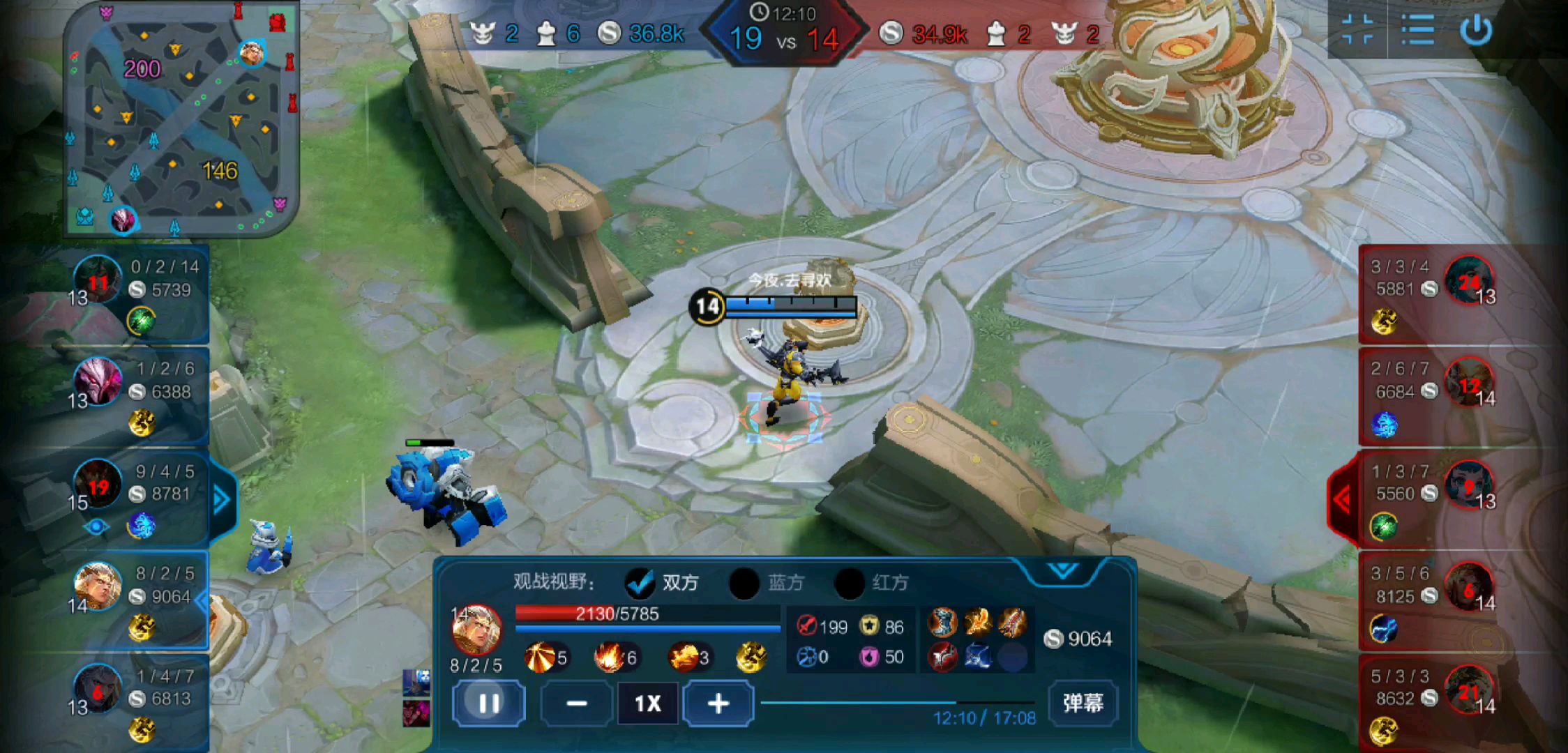Expand the blue team panel arrow
Screen dimensions: 1568x753
pyautogui.click(x=222, y=499)
